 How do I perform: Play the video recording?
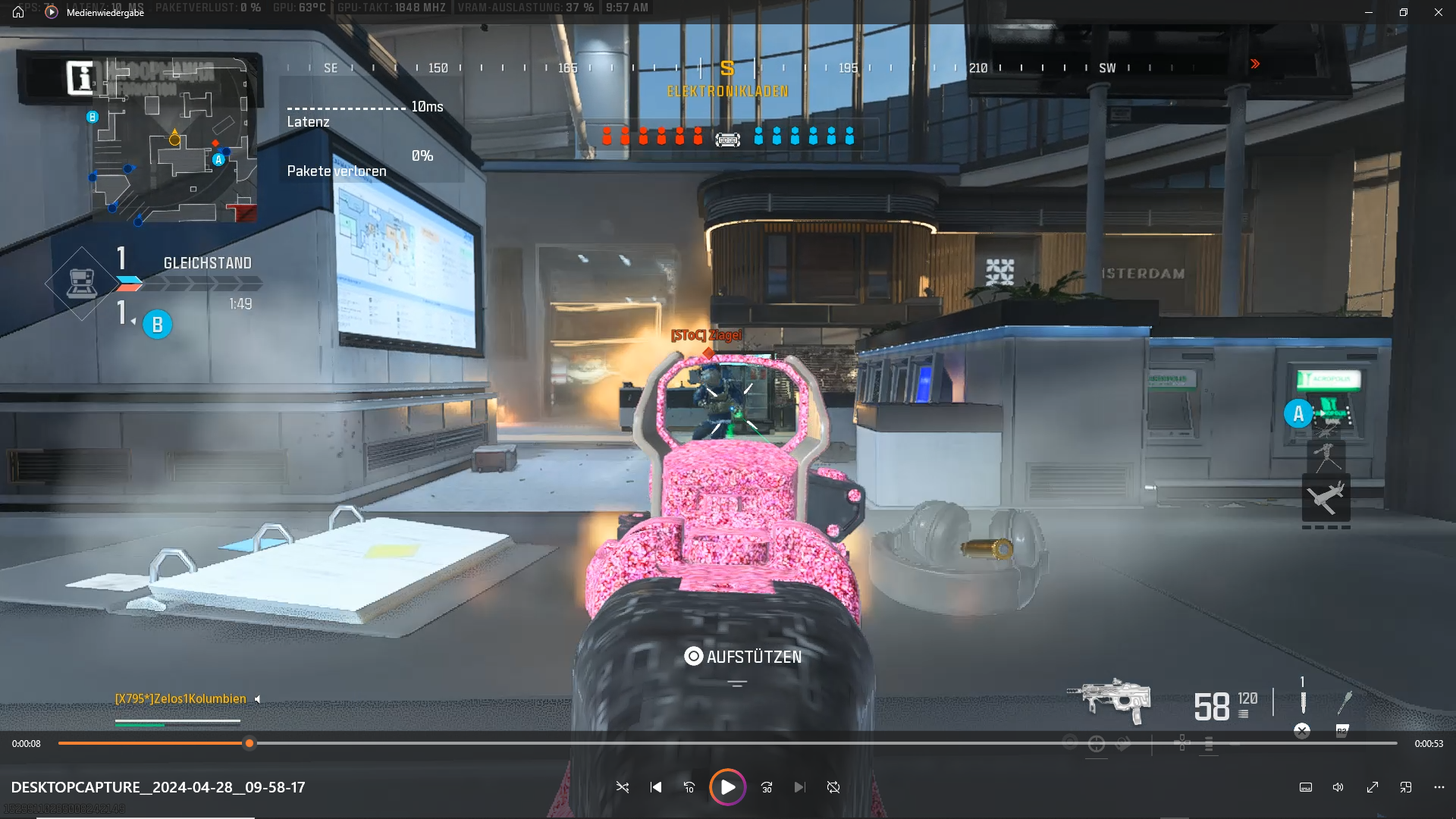(727, 787)
